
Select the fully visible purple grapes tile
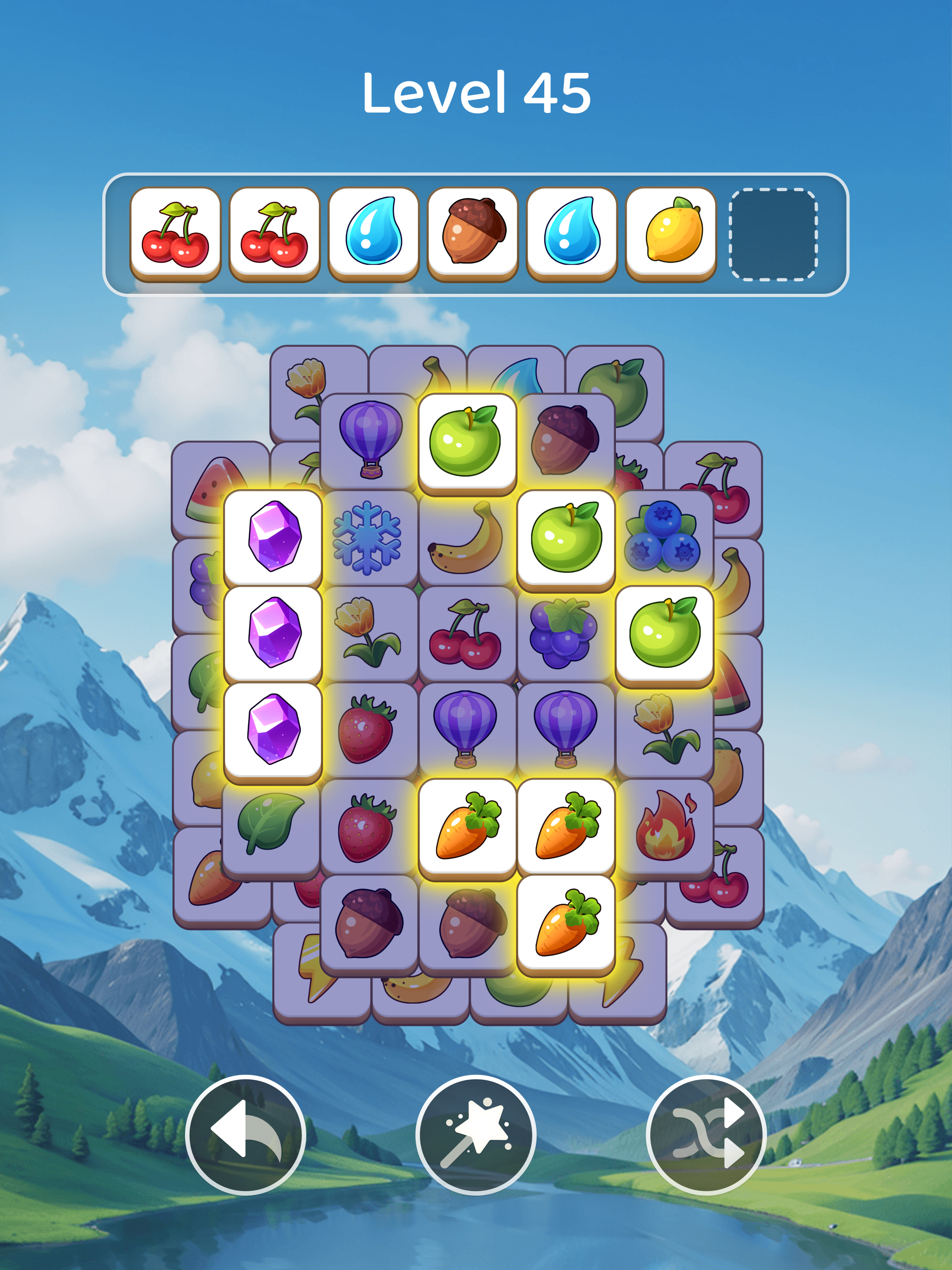click(x=565, y=633)
